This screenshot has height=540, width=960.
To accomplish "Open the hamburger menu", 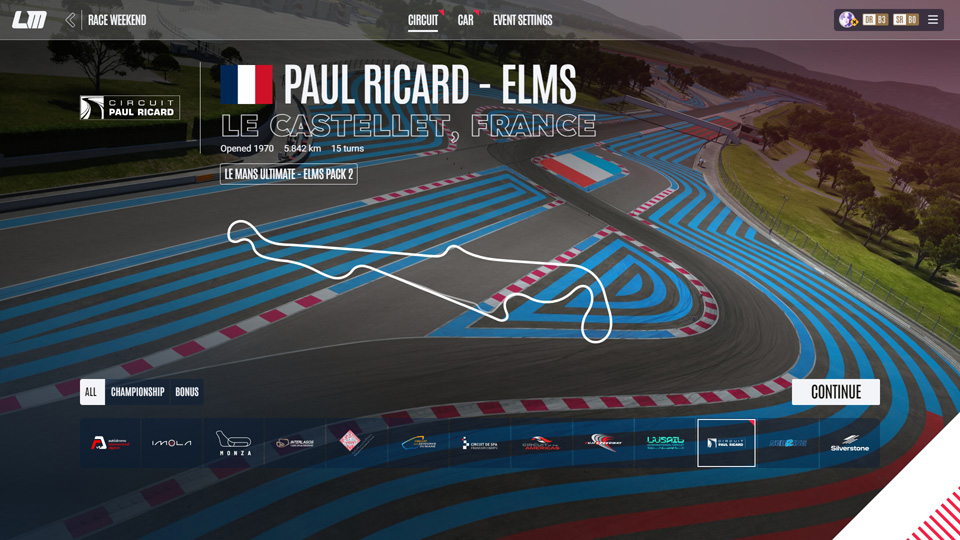I will [x=933, y=20].
